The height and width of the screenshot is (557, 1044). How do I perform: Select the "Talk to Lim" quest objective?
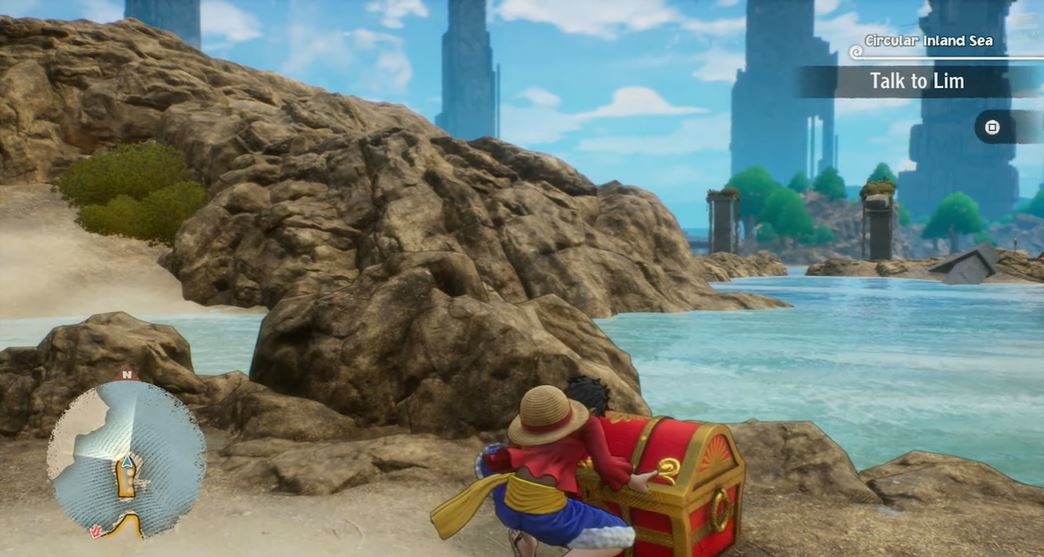[916, 82]
